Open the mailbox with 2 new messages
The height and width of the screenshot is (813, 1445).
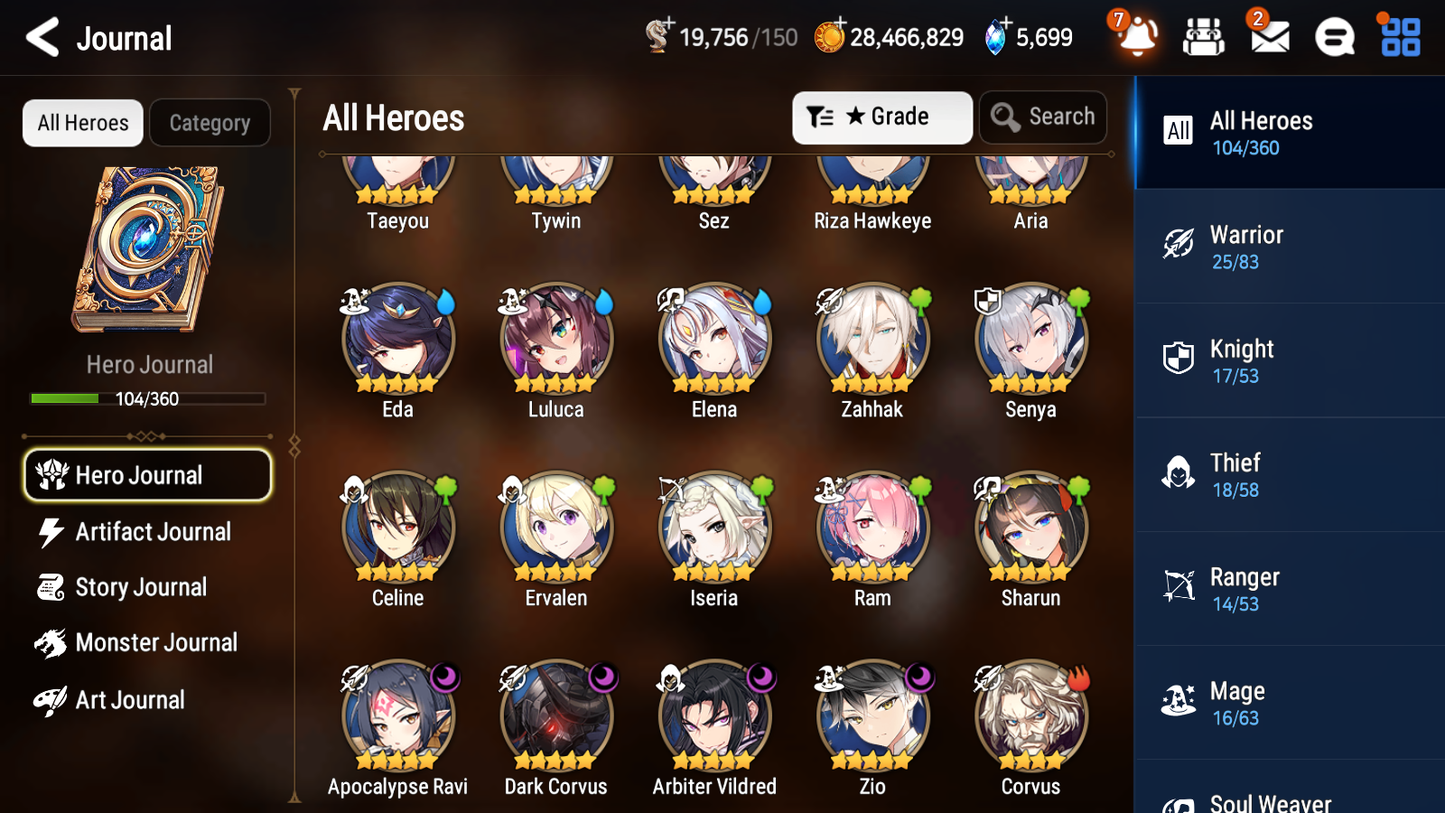tap(1268, 36)
